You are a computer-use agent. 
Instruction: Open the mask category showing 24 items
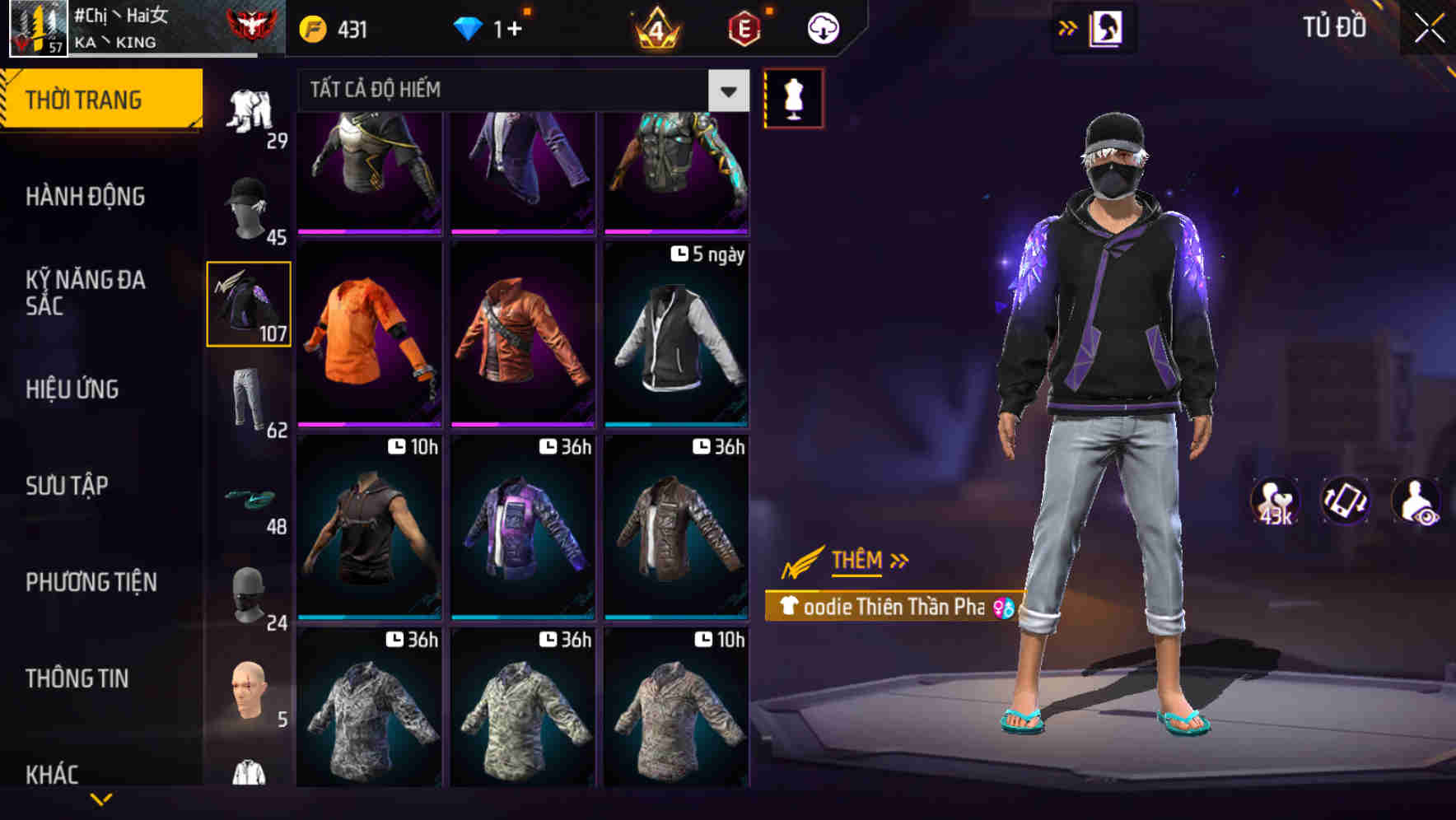coord(250,595)
